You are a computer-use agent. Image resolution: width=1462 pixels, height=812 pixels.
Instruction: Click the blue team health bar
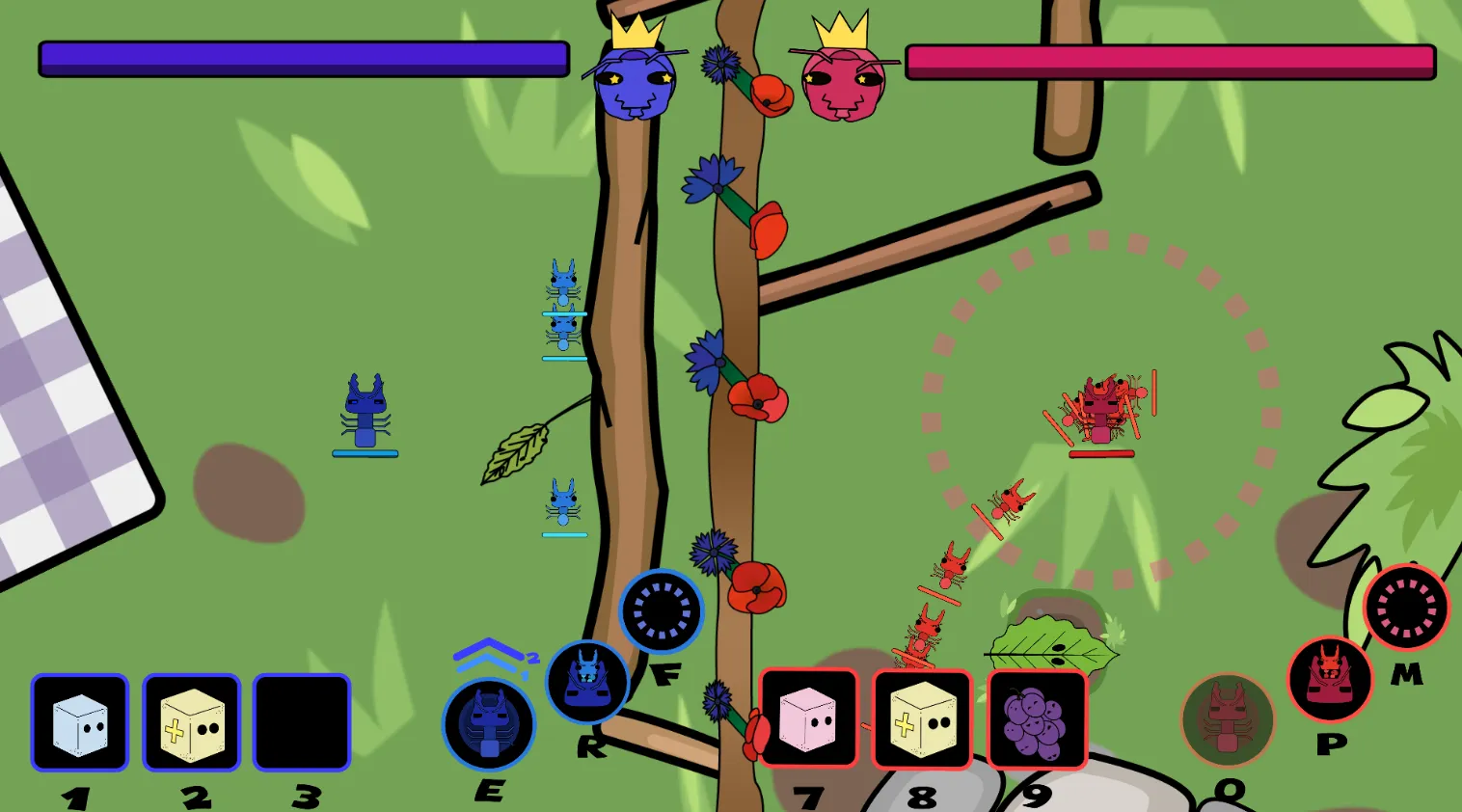click(x=302, y=59)
